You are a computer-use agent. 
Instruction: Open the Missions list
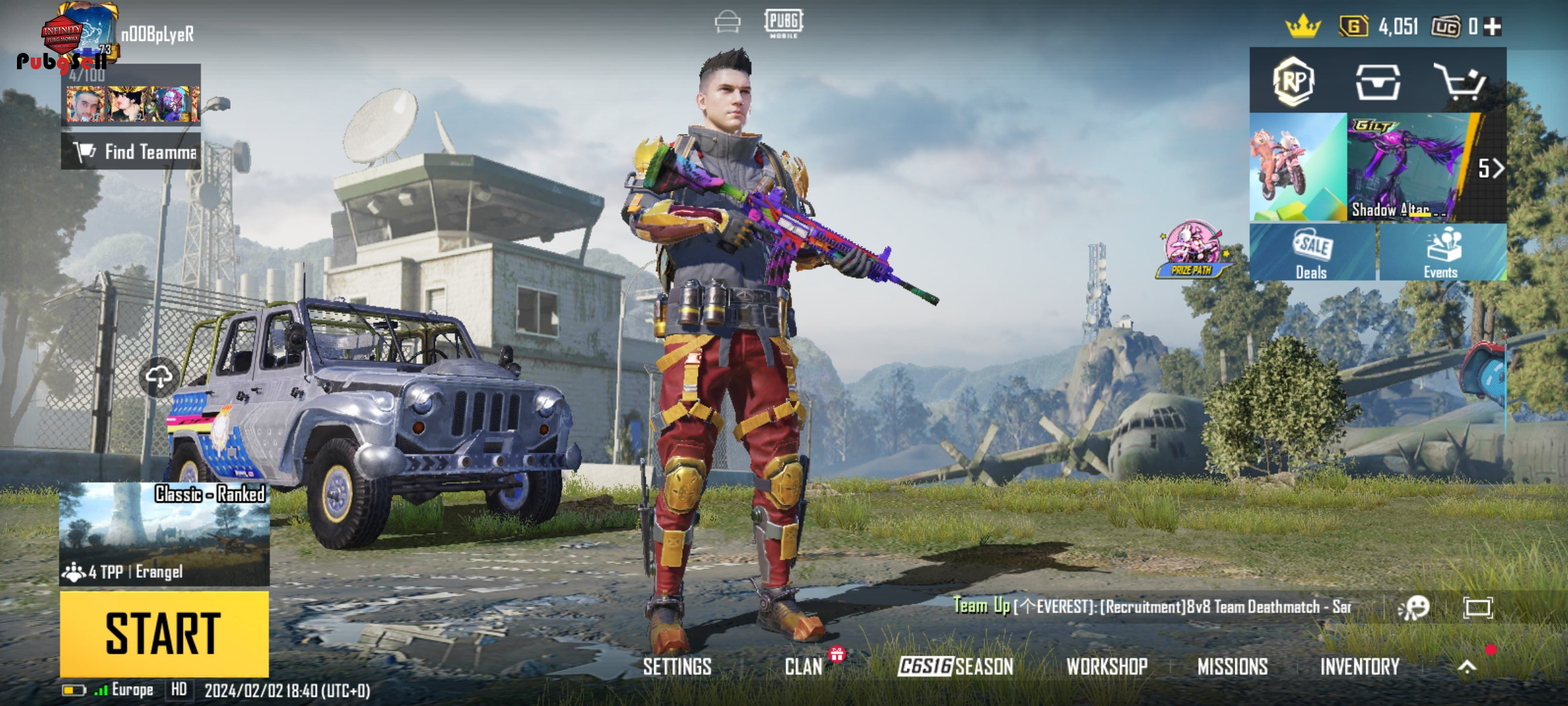(x=1232, y=667)
